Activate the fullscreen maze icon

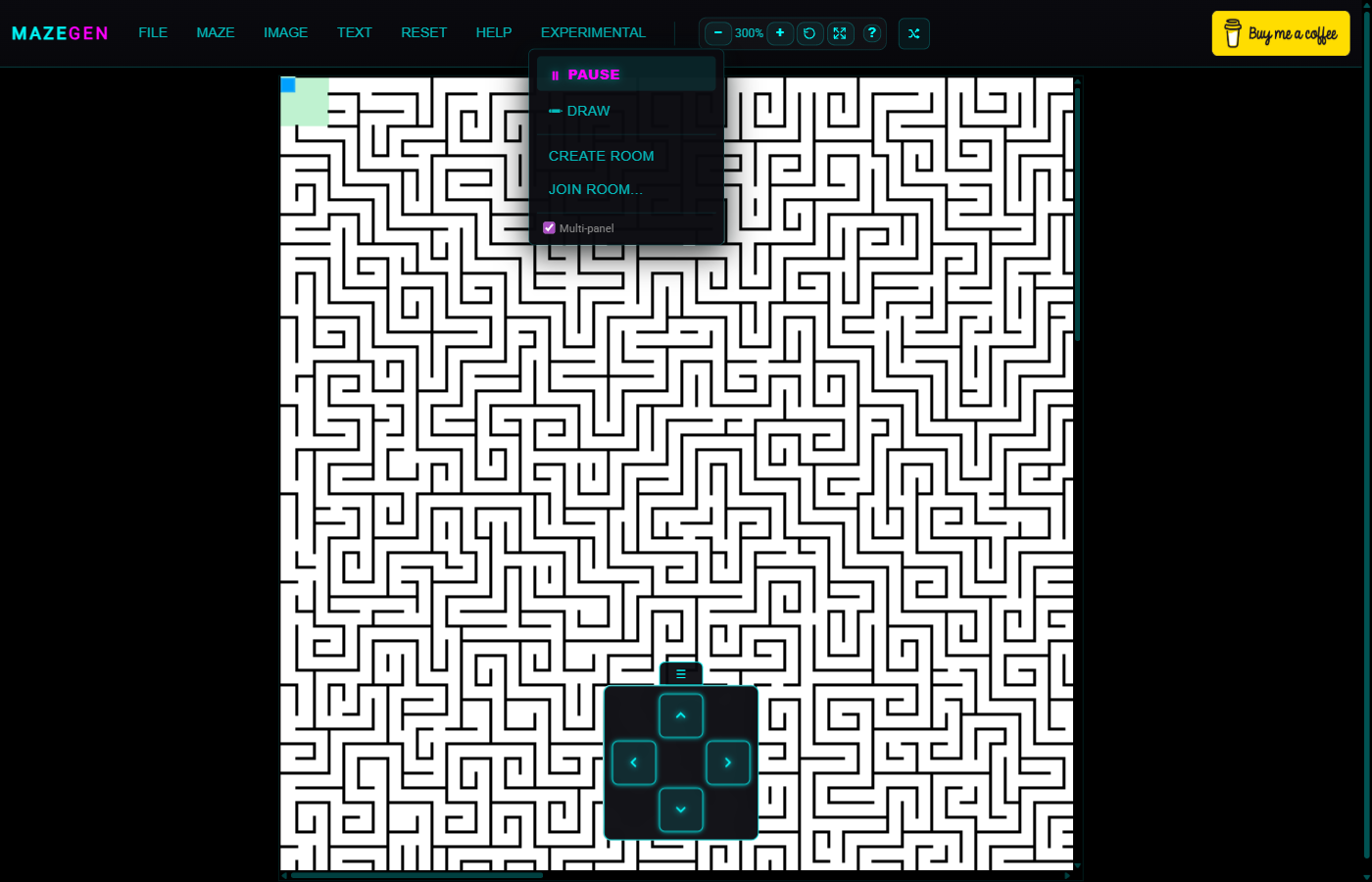point(840,32)
